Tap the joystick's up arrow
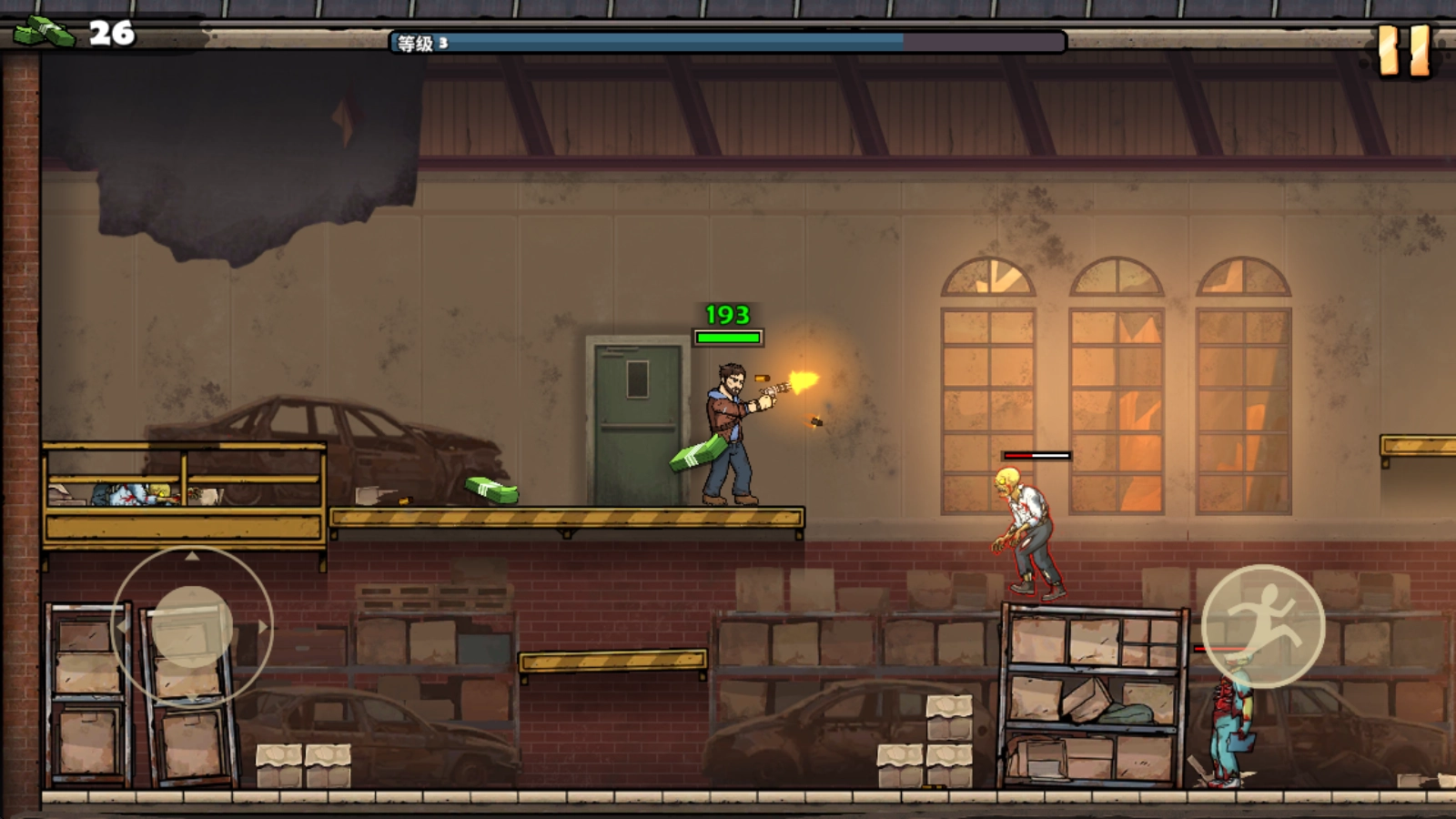The width and height of the screenshot is (1456, 819). click(192, 556)
